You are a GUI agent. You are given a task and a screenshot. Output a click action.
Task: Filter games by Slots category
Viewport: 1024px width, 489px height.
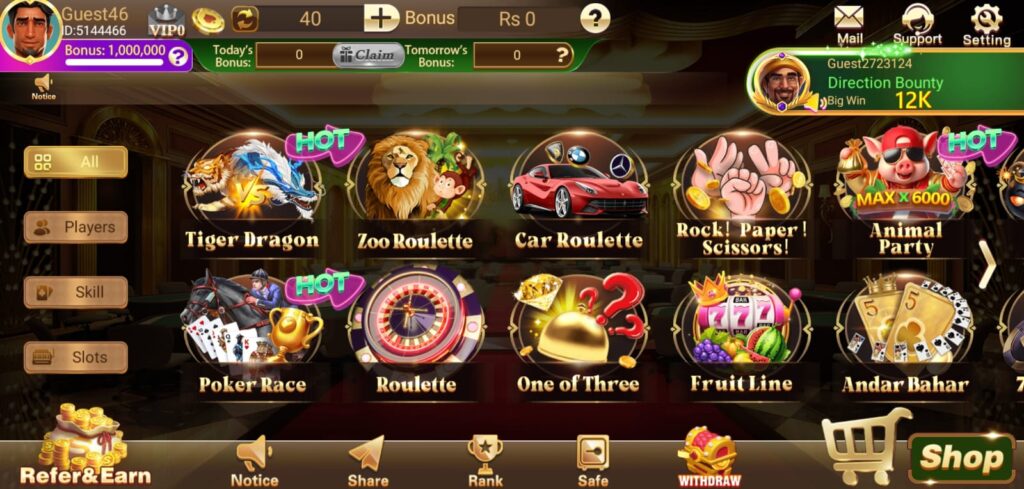[76, 357]
